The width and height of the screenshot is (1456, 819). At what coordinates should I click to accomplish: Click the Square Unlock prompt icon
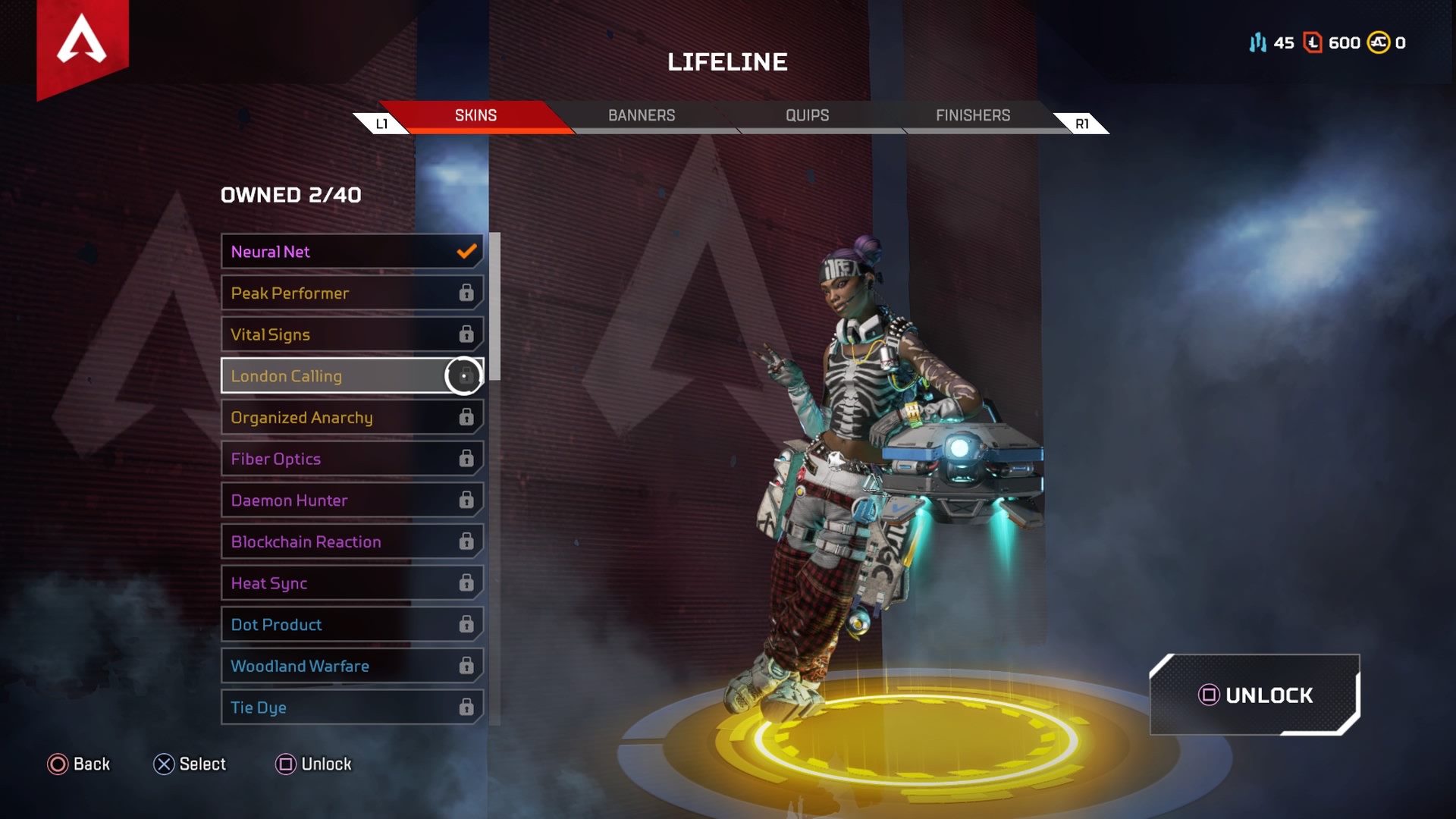pyautogui.click(x=285, y=764)
